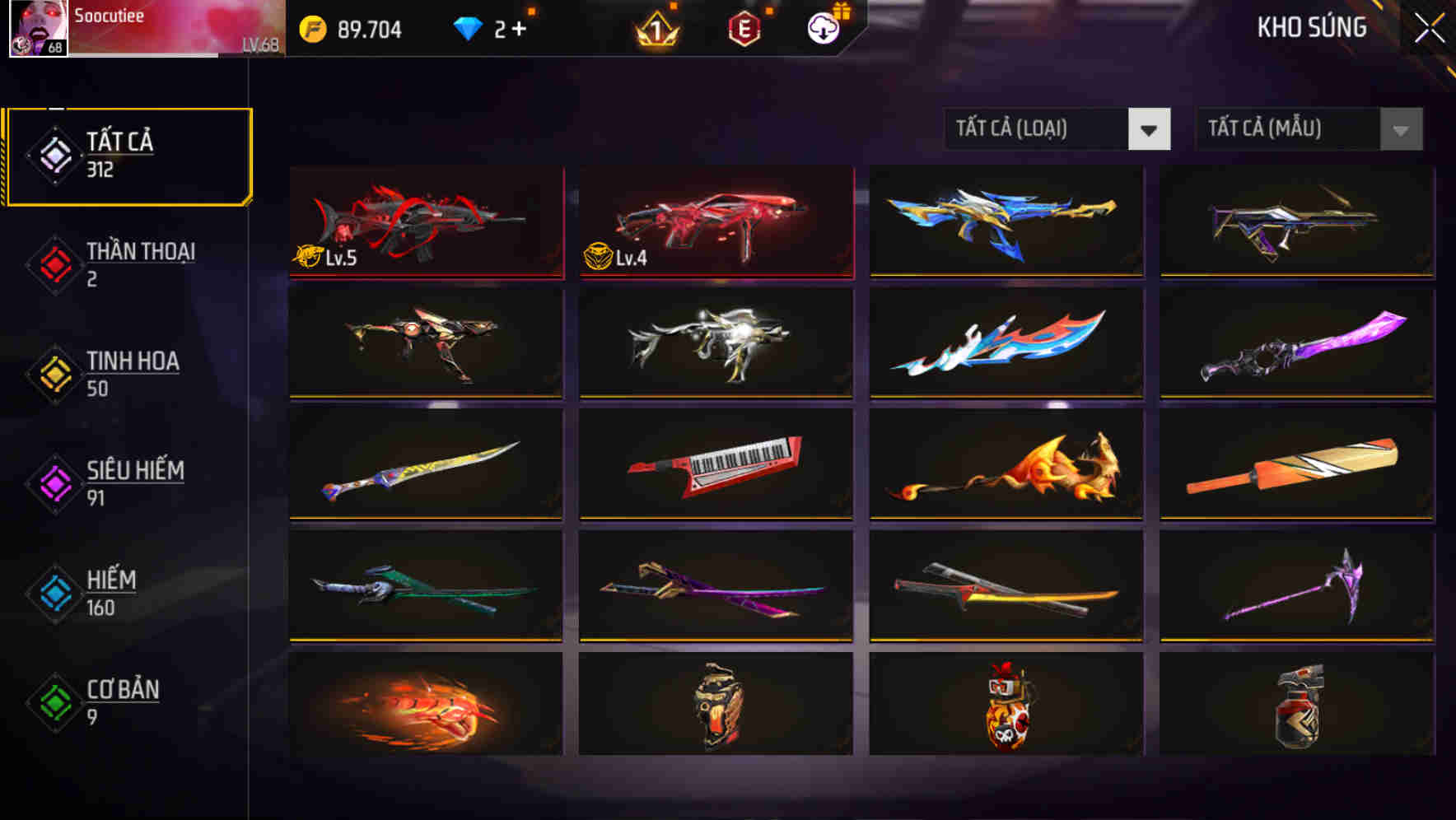Image resolution: width=1456 pixels, height=820 pixels.
Task: Open the KHO SÚNG header tab
Action: click(x=1311, y=27)
